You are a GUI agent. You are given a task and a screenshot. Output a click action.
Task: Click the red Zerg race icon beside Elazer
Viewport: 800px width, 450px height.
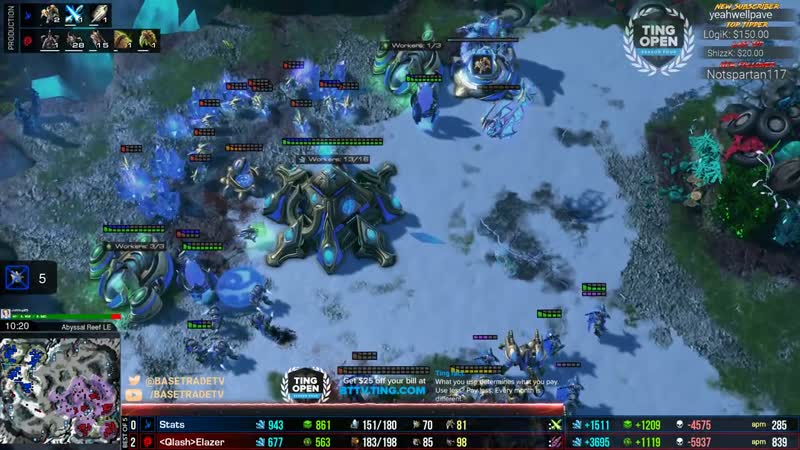(x=147, y=441)
